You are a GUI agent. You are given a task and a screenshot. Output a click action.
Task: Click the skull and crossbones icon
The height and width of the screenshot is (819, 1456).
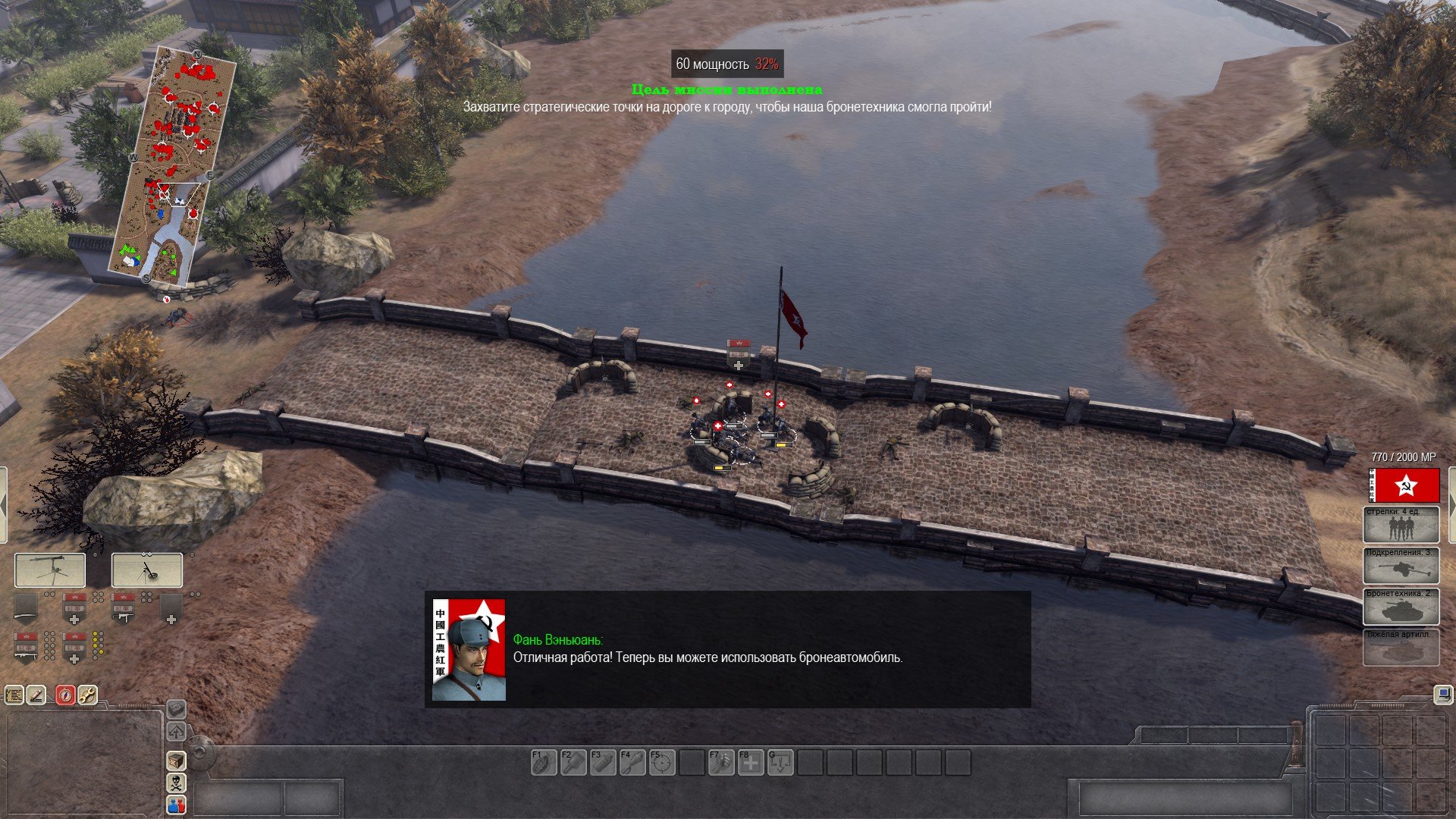pos(176,783)
